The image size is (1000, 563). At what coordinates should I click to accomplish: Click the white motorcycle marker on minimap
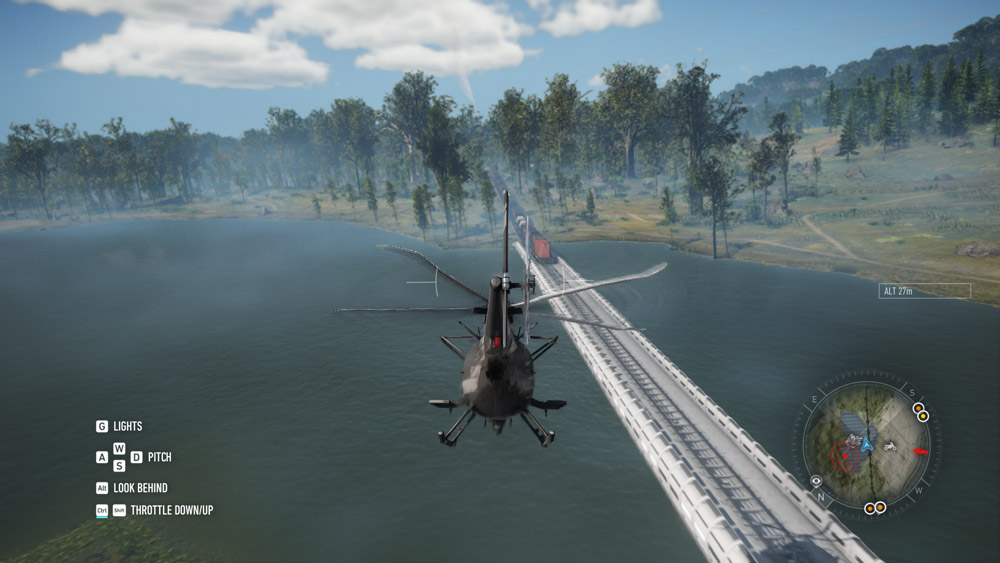[888, 446]
